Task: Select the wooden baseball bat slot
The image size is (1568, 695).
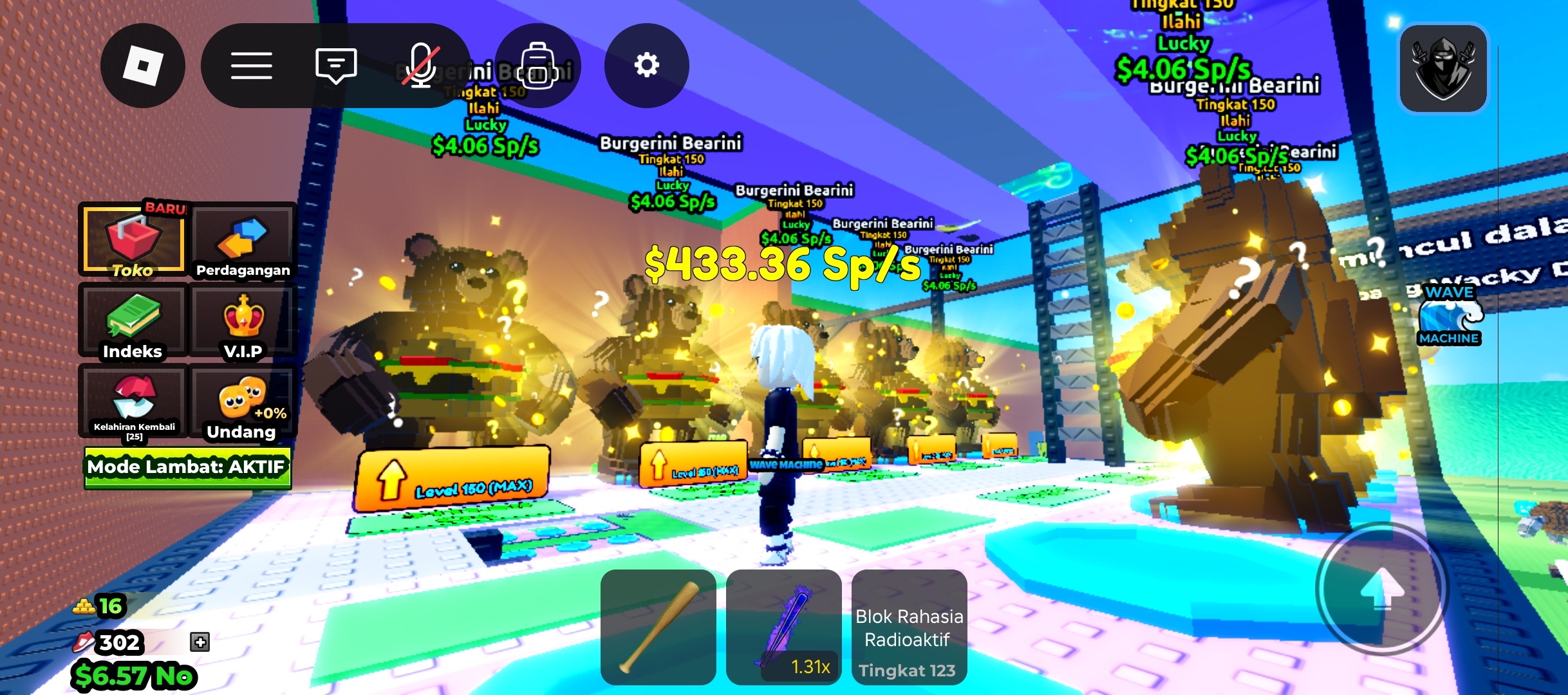Action: tap(658, 627)
